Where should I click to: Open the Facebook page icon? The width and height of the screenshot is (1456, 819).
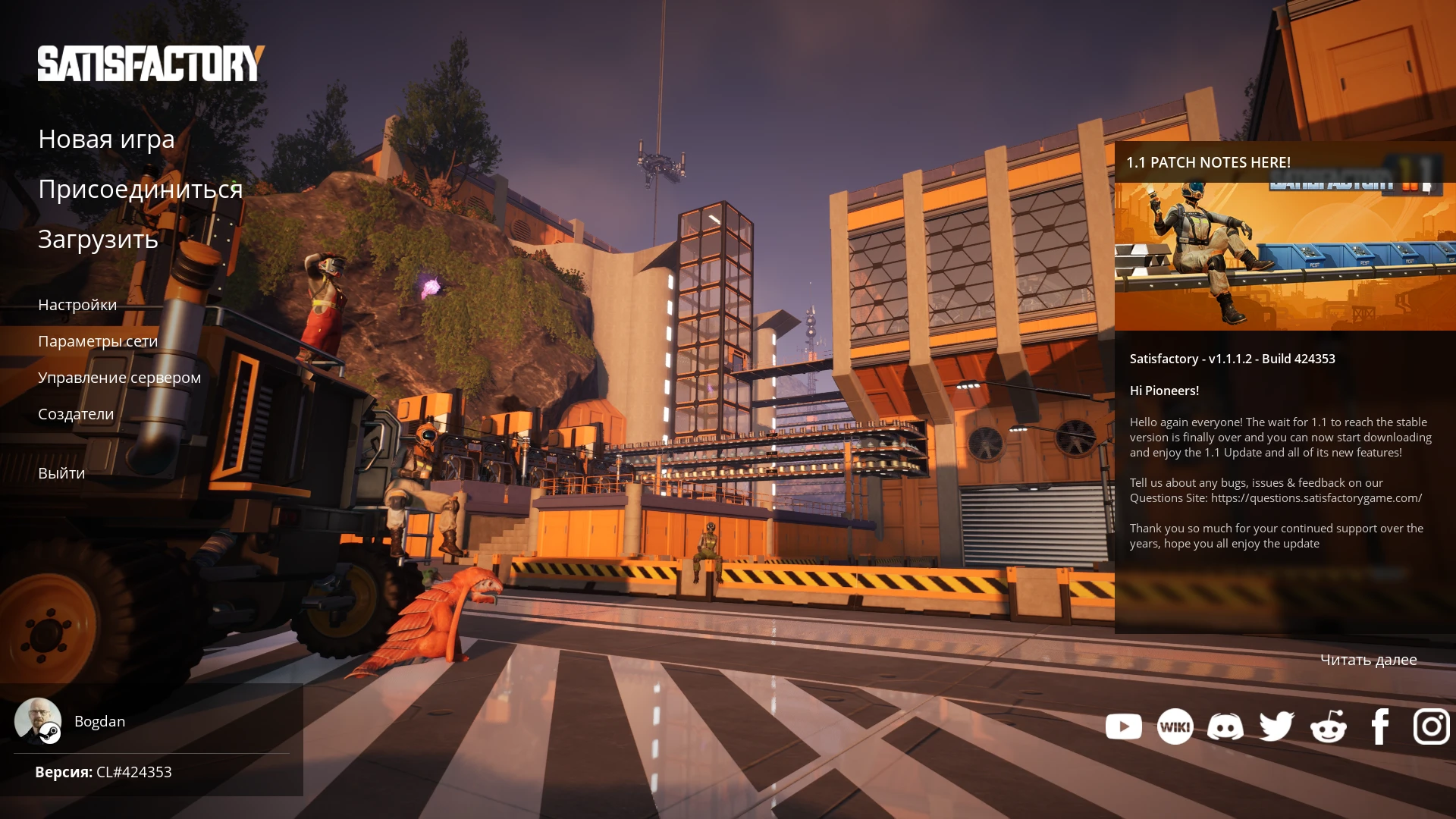click(x=1379, y=726)
